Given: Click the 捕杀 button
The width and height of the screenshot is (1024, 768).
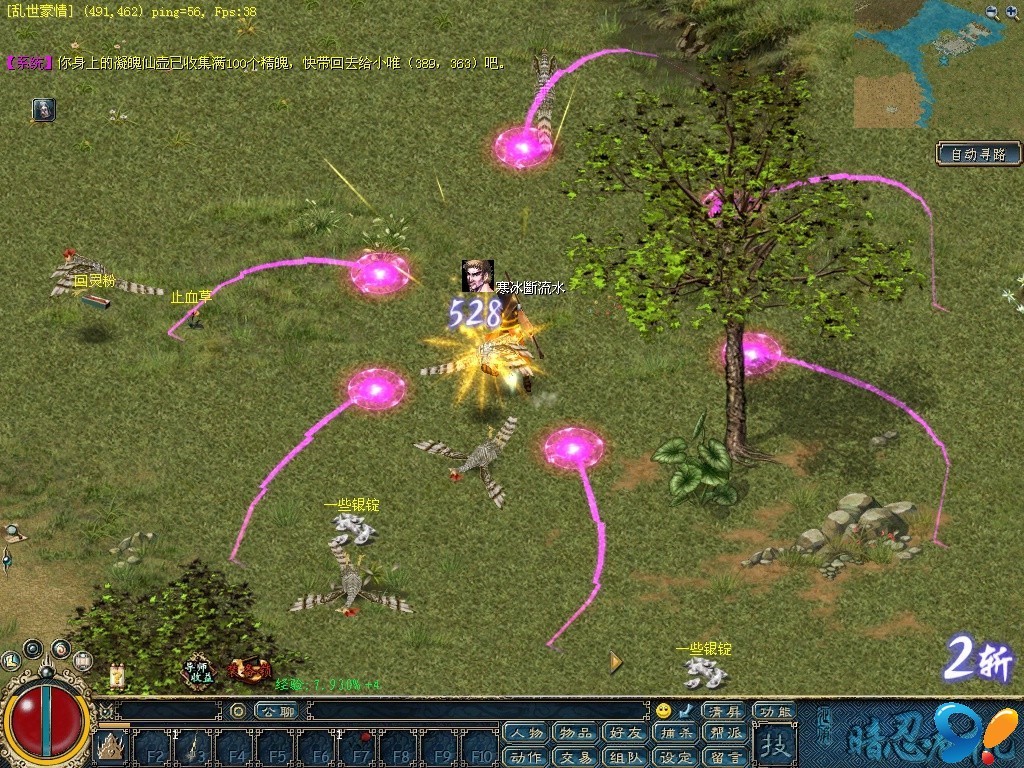Looking at the screenshot, I should (675, 734).
